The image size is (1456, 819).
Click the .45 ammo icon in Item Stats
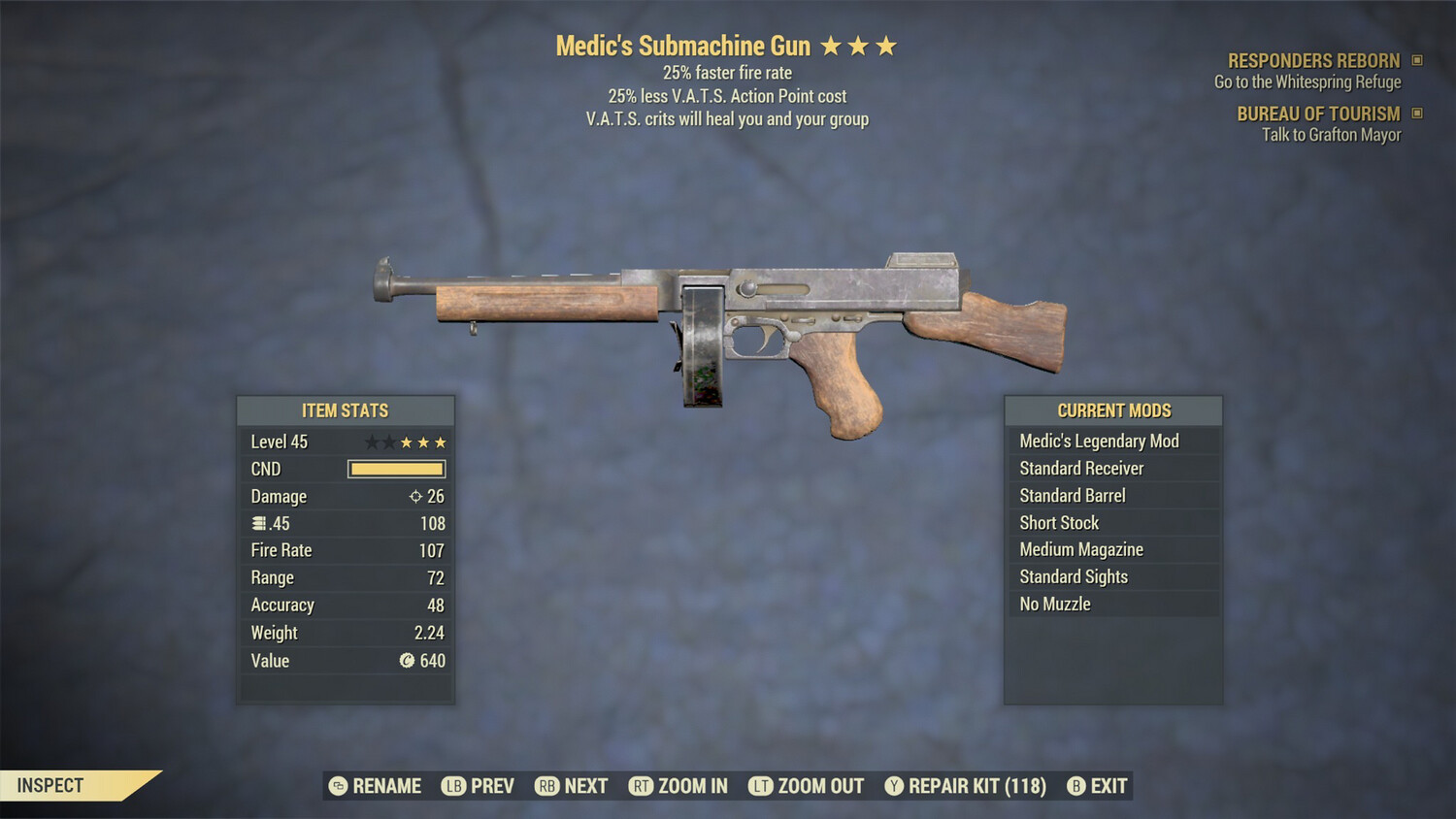tap(257, 523)
